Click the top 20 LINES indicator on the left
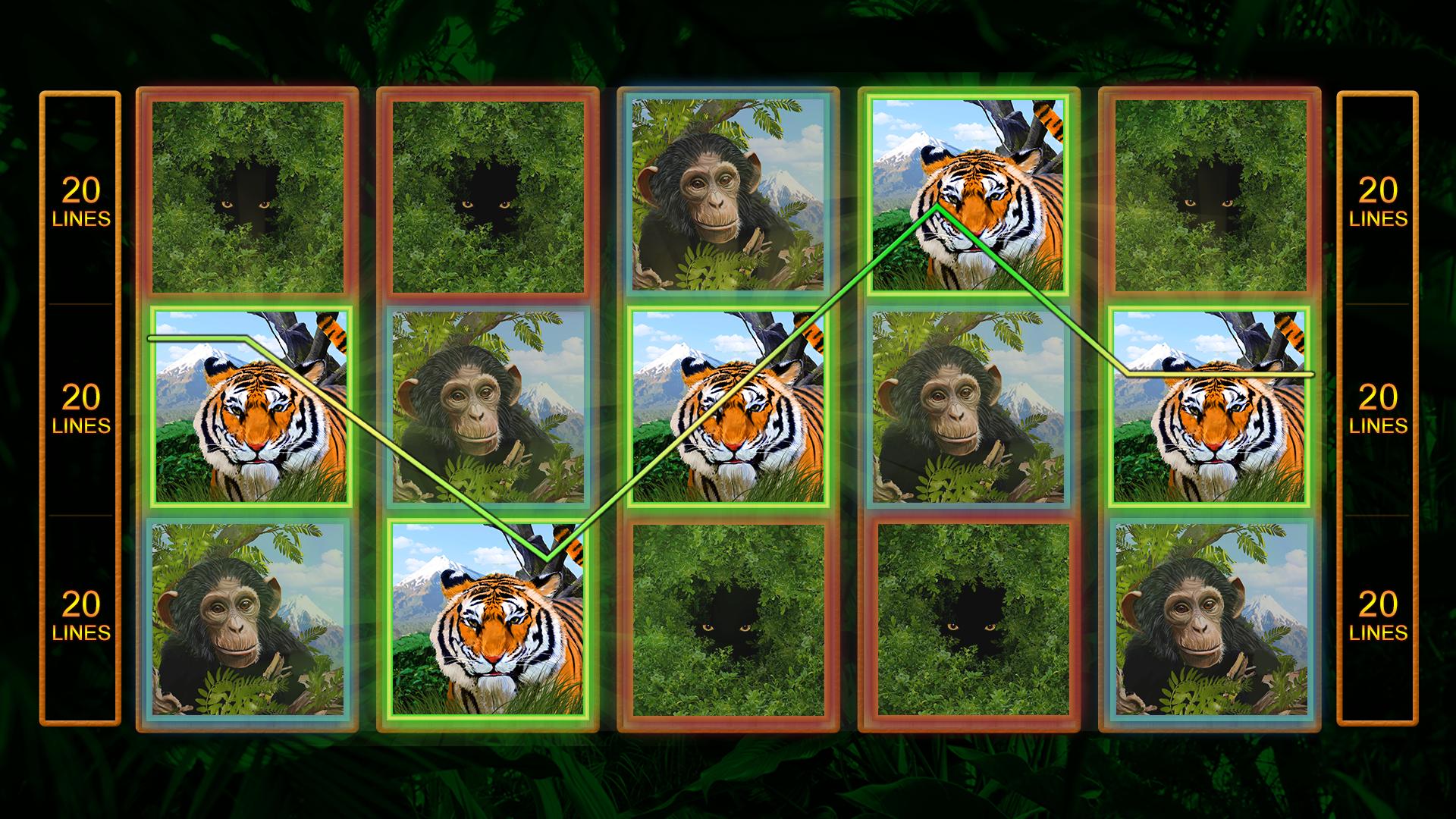The width and height of the screenshot is (1456, 819). (x=80, y=199)
